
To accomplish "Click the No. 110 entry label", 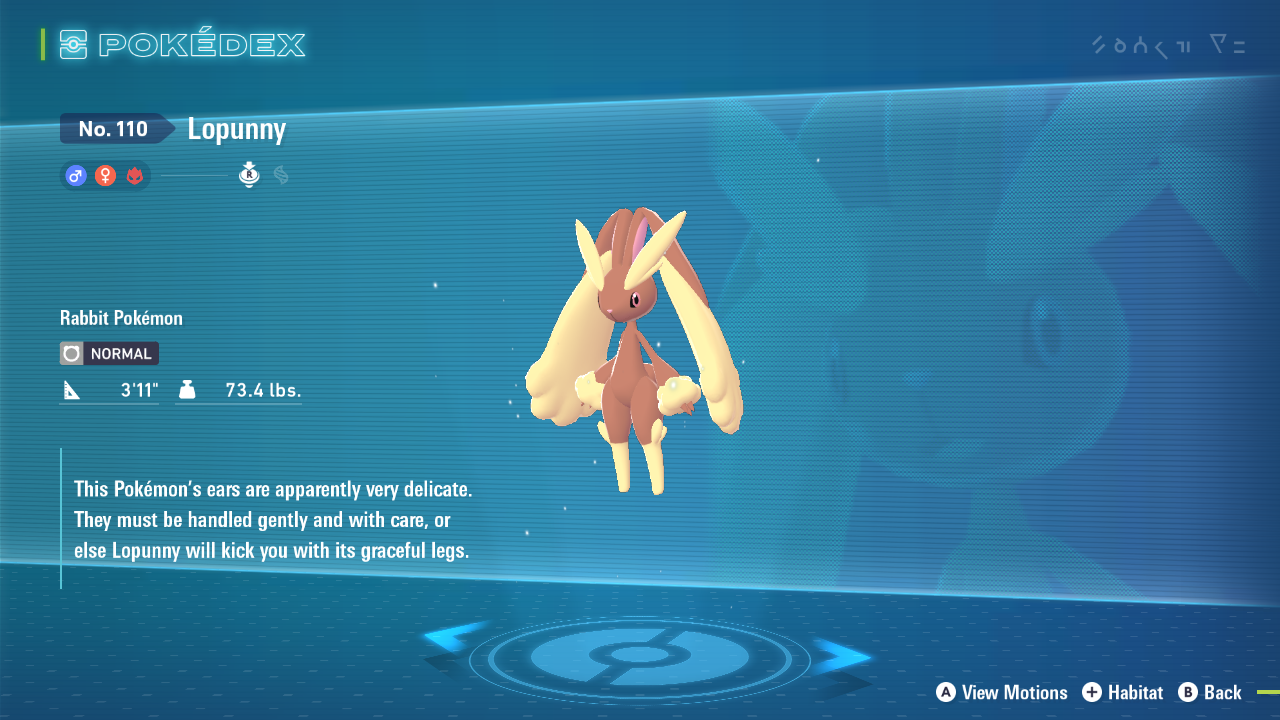I will pos(113,128).
